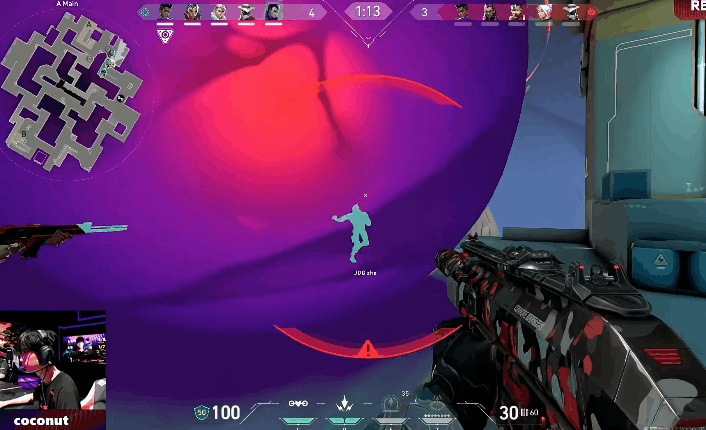Use the starburst ability icon

pos(345,404)
